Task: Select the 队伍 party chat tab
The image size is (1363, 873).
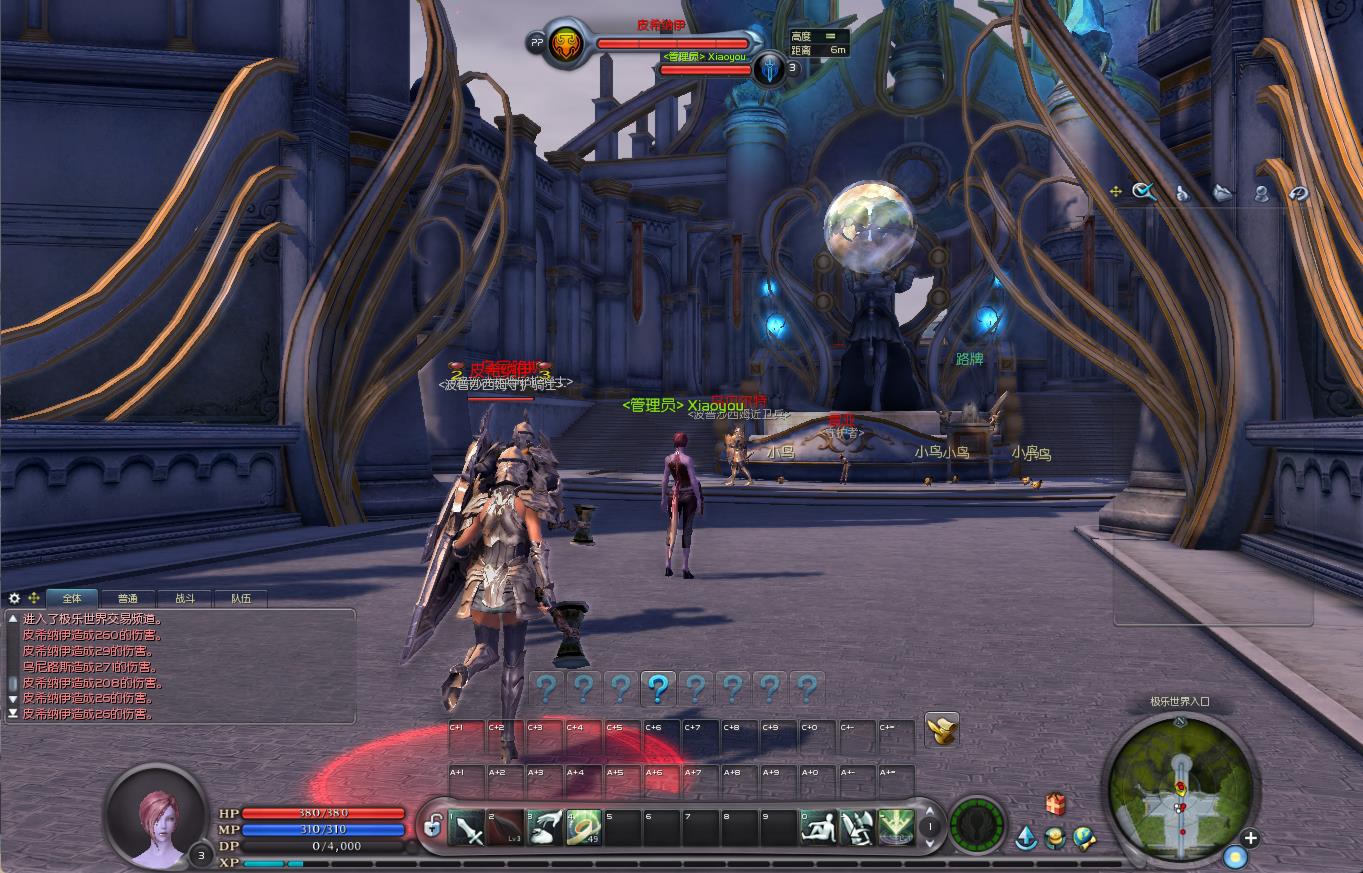Action: tap(241, 598)
